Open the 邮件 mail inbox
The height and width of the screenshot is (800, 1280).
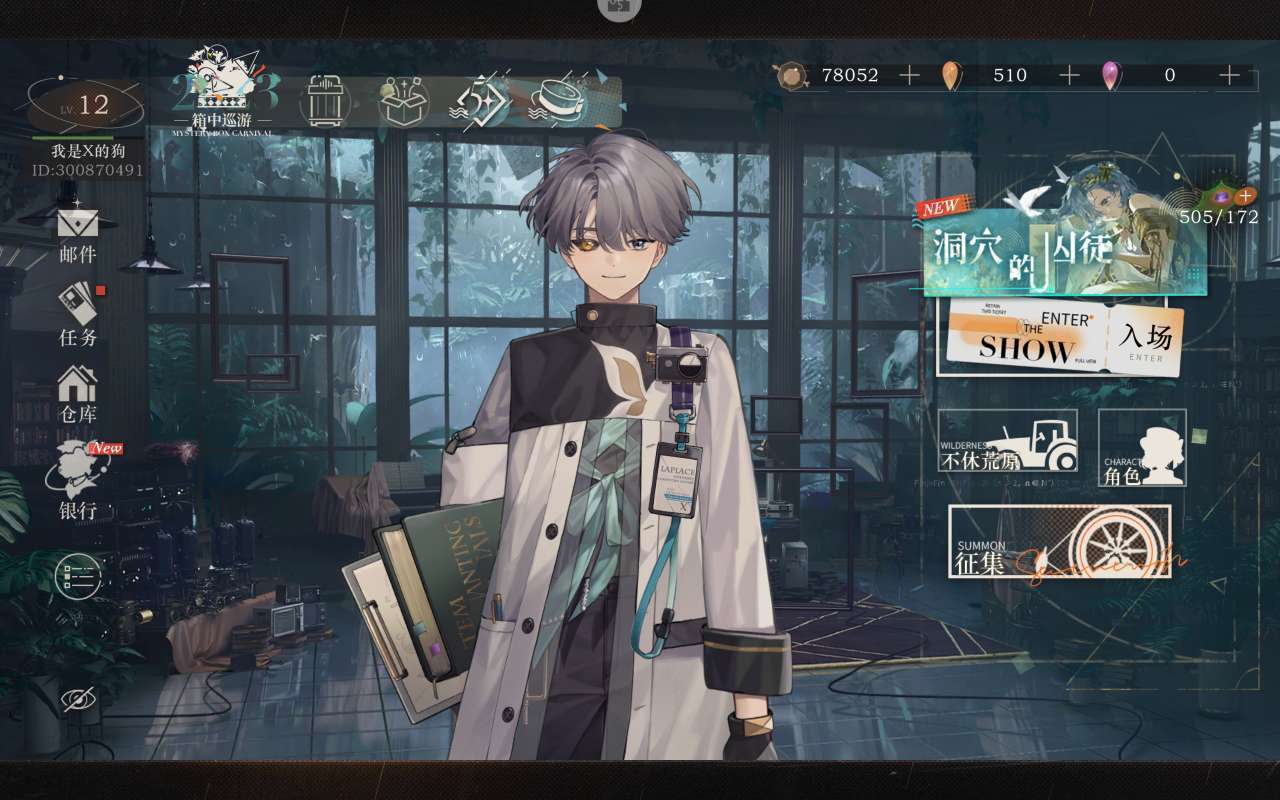(78, 234)
